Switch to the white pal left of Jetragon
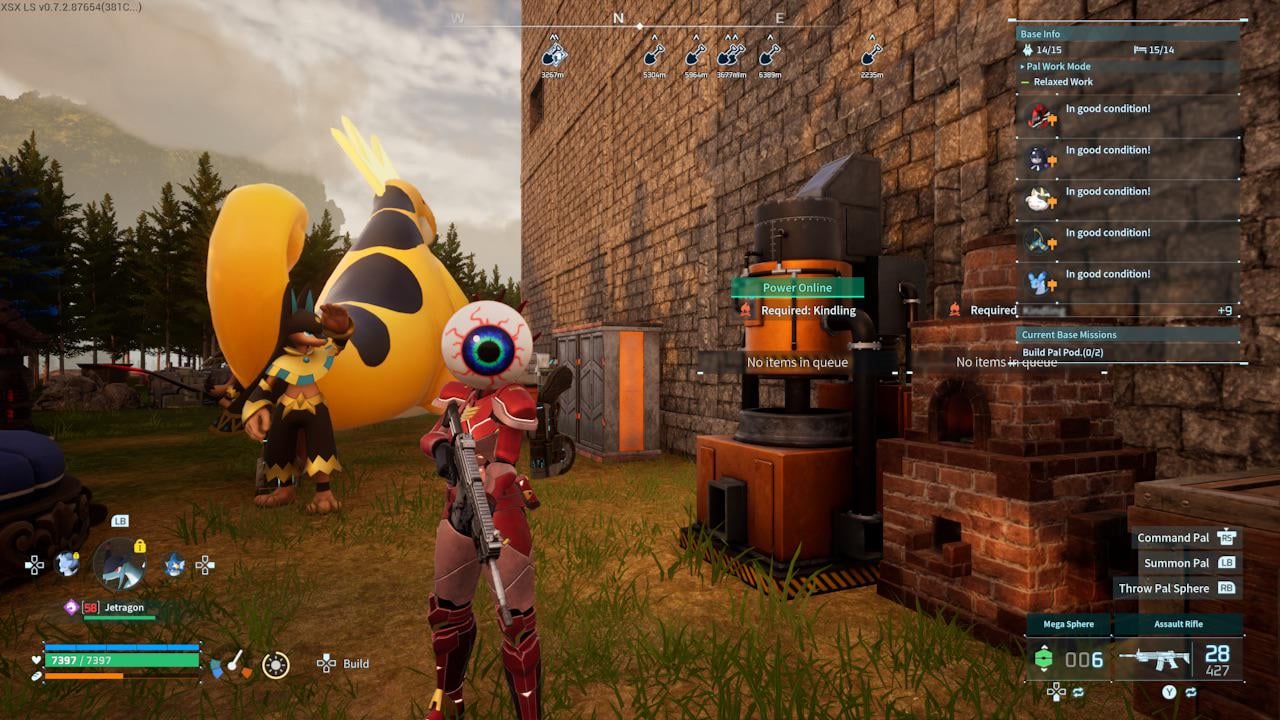This screenshot has width=1280, height=720. point(67,564)
